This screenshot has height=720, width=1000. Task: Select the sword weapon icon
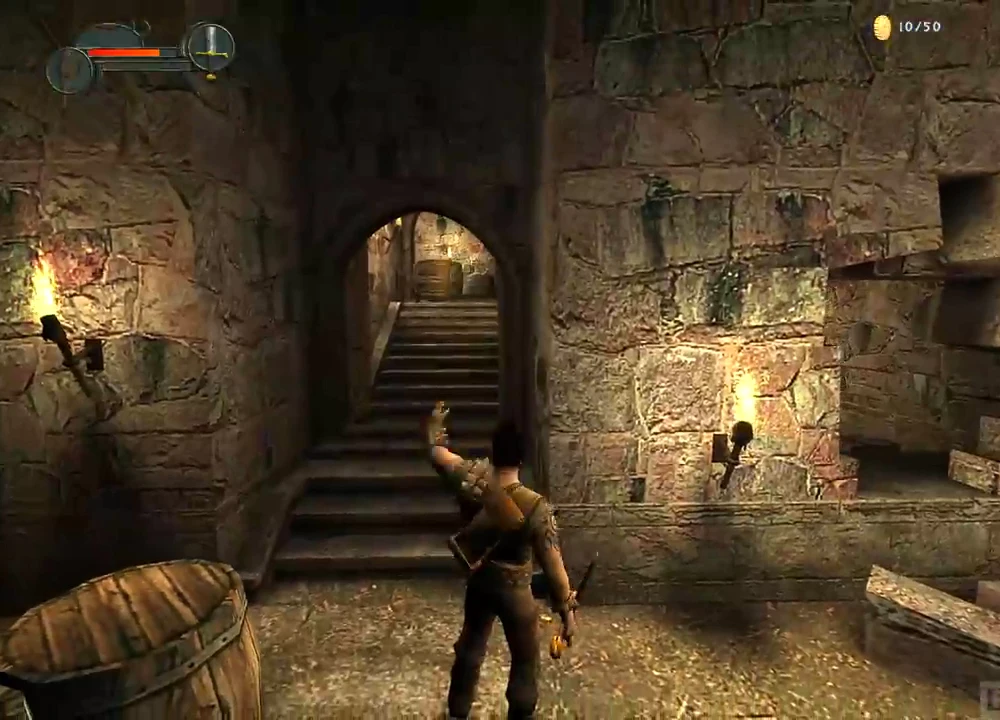pyautogui.click(x=210, y=46)
